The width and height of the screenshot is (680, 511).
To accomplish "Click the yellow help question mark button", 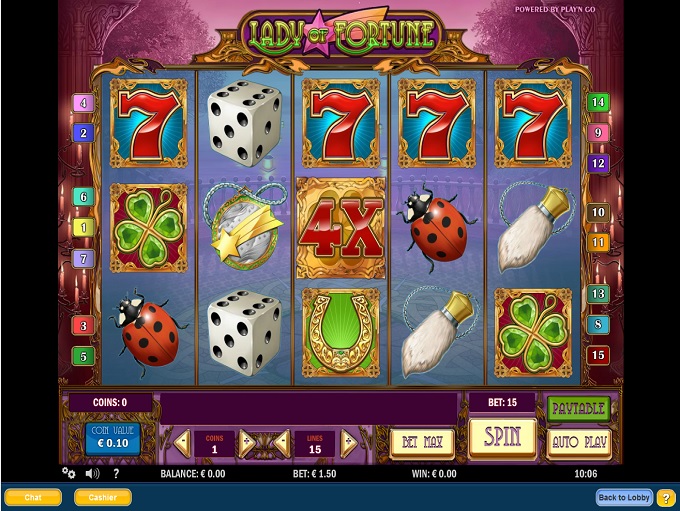I will (x=667, y=497).
